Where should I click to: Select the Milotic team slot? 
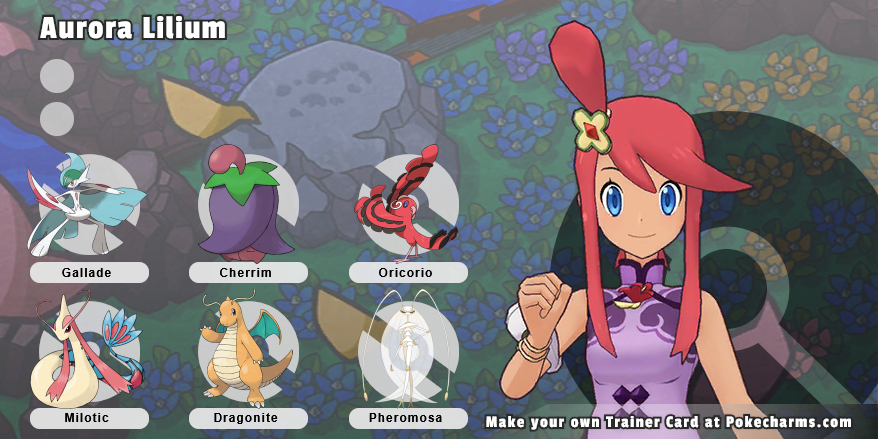pyautogui.click(x=88, y=351)
